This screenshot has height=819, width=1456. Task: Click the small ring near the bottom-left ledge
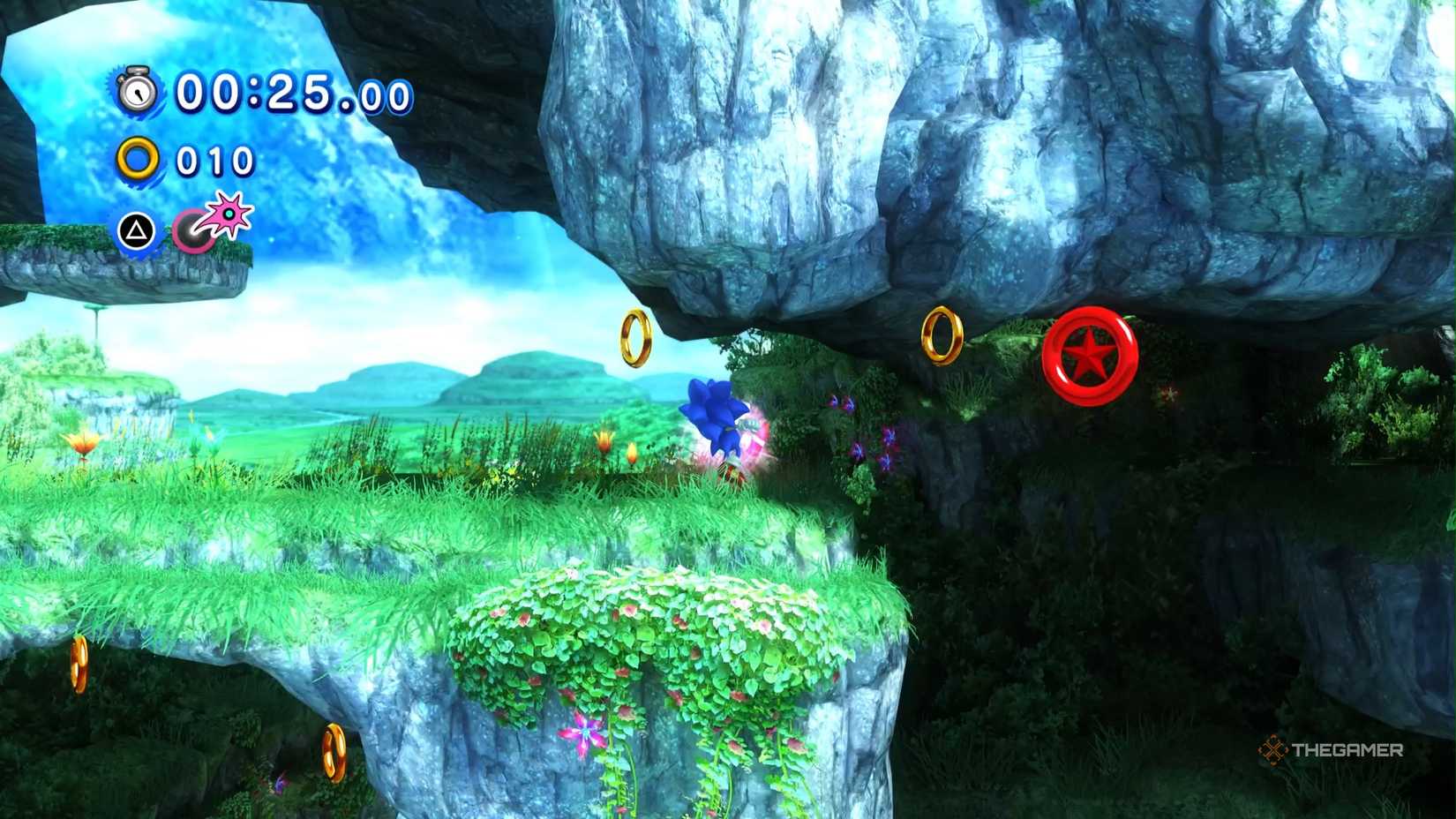coord(81,665)
